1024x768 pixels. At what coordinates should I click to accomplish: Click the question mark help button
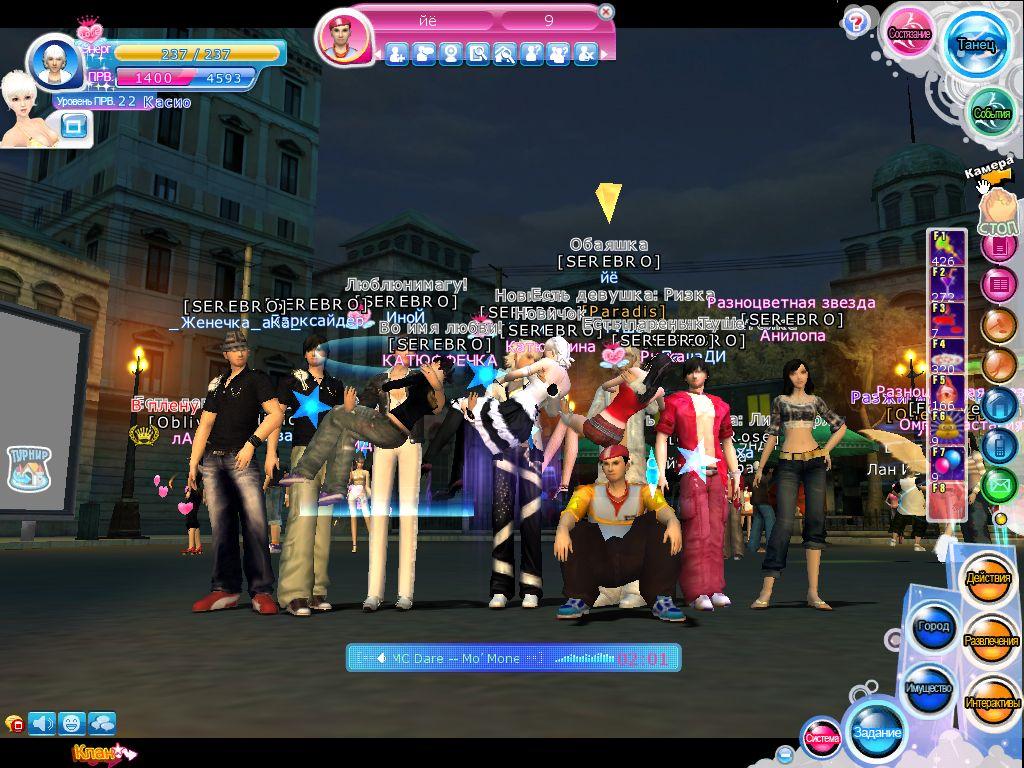coord(855,21)
